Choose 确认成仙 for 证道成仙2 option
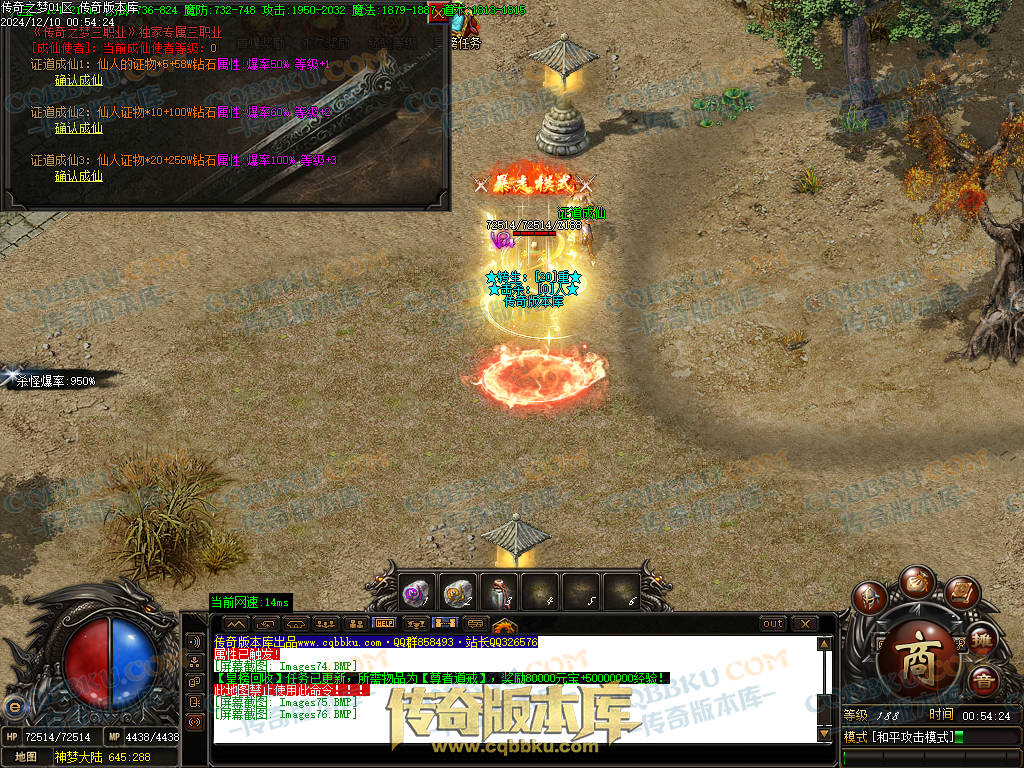 pyautogui.click(x=79, y=128)
